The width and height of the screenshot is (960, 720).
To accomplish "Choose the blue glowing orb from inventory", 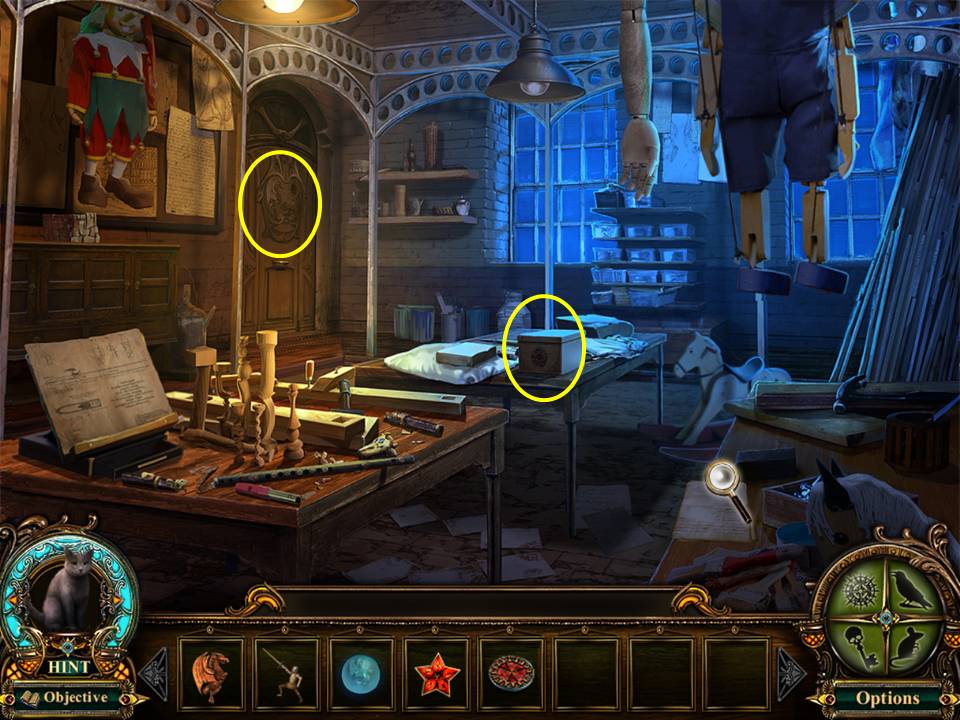I will pyautogui.click(x=361, y=674).
